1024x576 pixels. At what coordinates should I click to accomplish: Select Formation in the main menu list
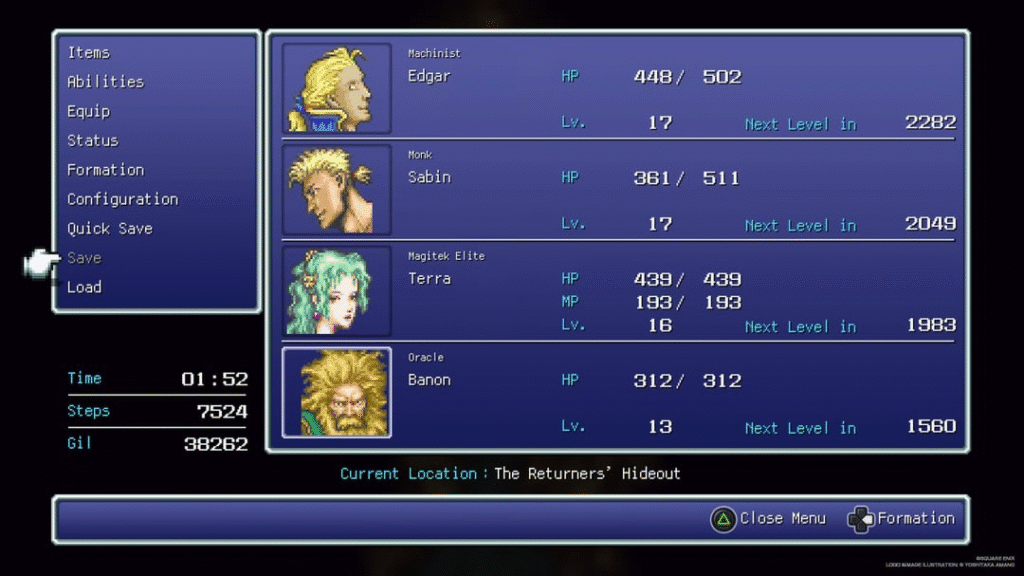(105, 170)
